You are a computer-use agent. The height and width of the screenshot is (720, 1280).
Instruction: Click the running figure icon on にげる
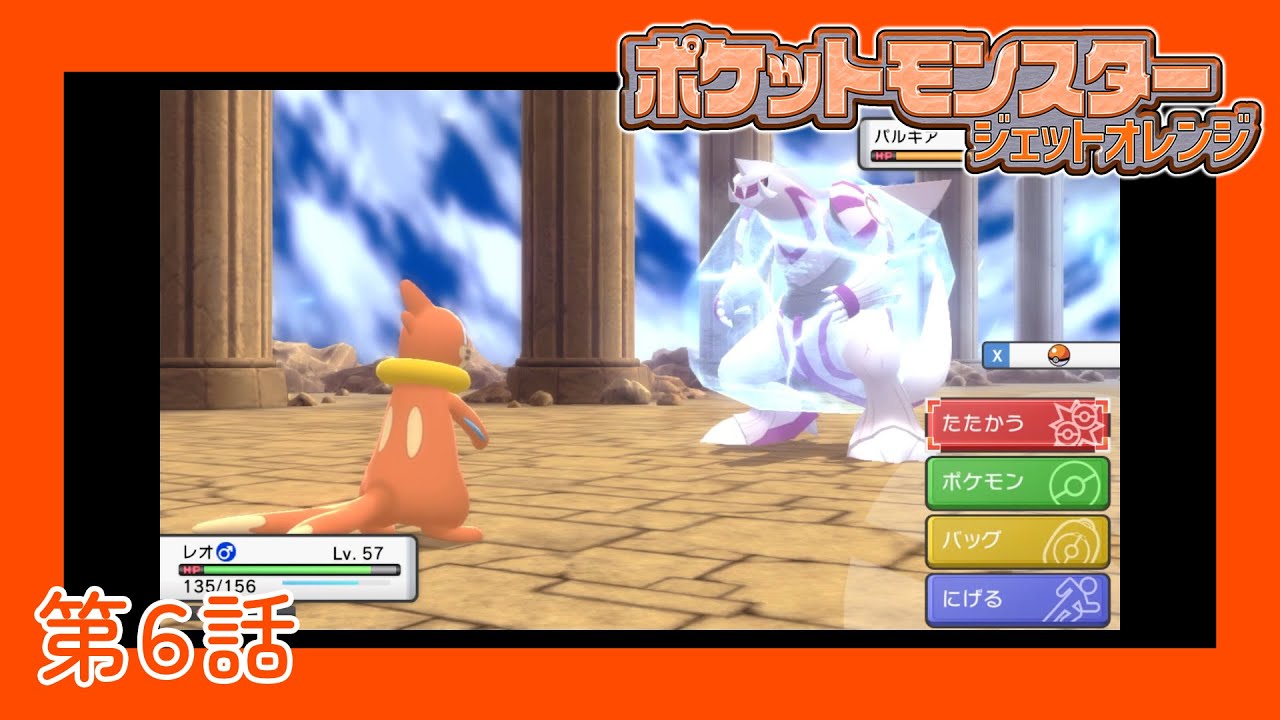1077,598
